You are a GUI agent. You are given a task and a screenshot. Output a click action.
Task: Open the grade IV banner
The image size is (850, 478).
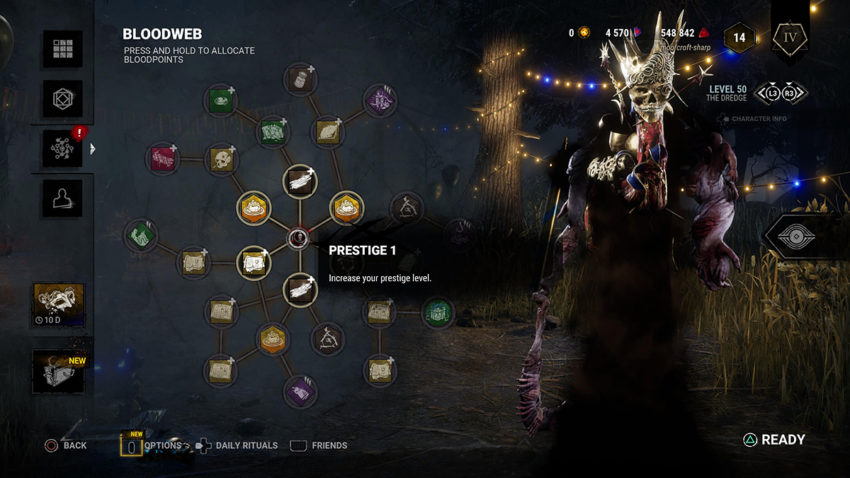click(789, 40)
